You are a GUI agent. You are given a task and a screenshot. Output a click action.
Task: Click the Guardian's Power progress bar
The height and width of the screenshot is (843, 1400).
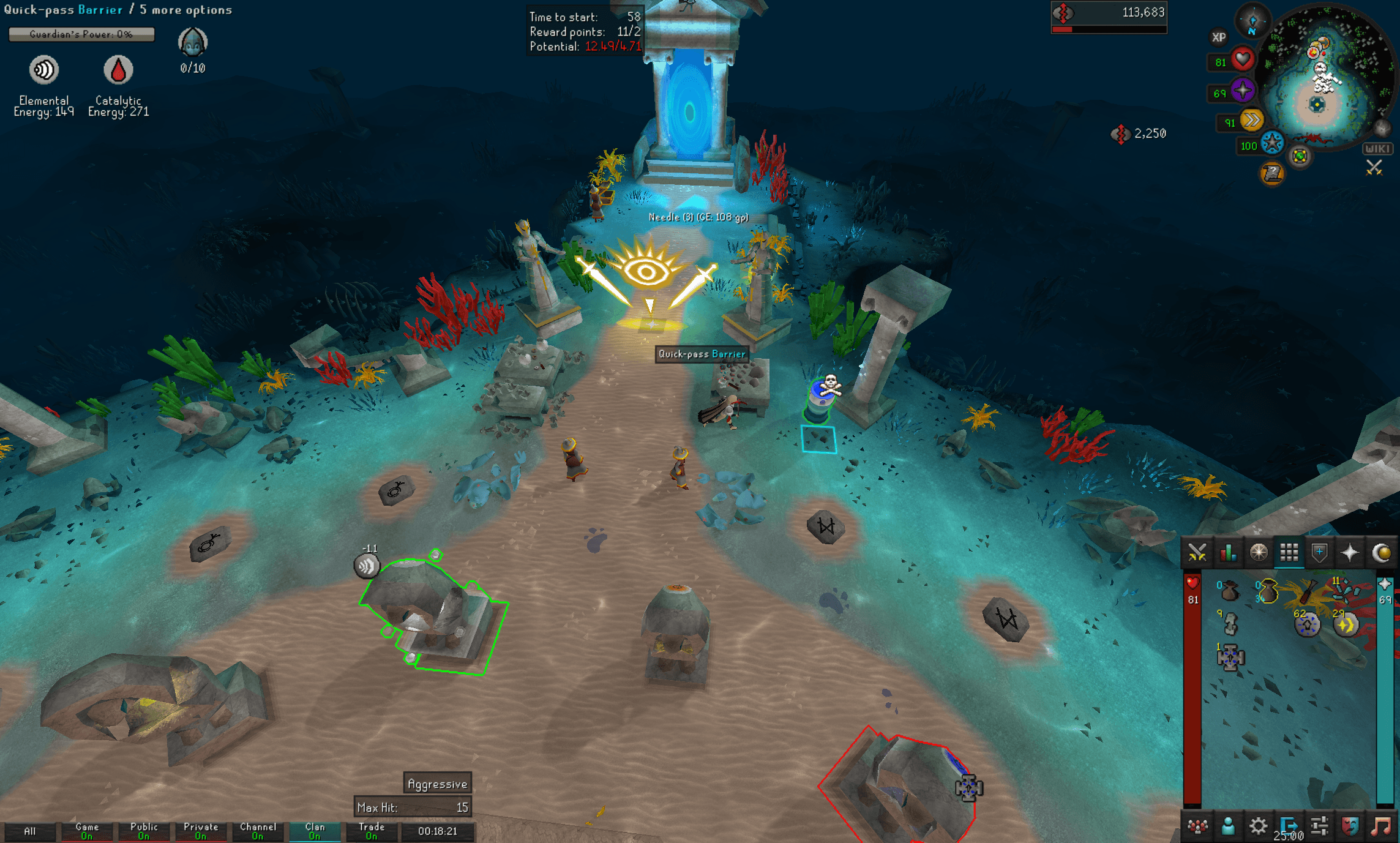pyautogui.click(x=81, y=35)
